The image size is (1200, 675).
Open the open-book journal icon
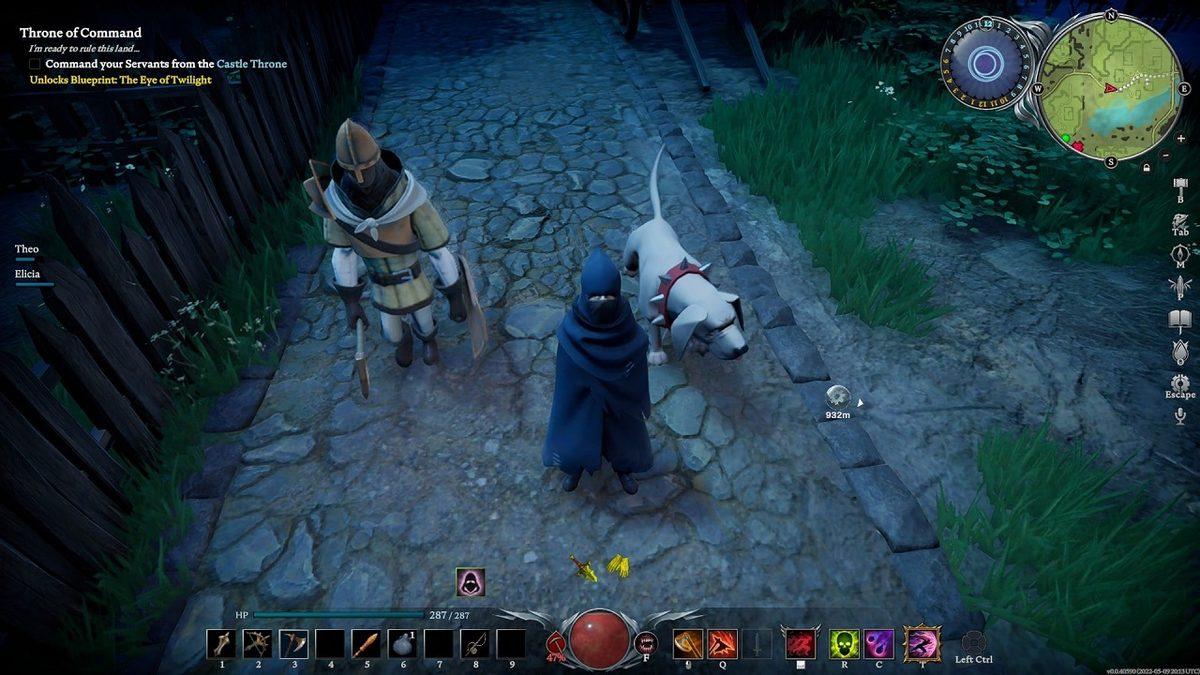[1180, 320]
